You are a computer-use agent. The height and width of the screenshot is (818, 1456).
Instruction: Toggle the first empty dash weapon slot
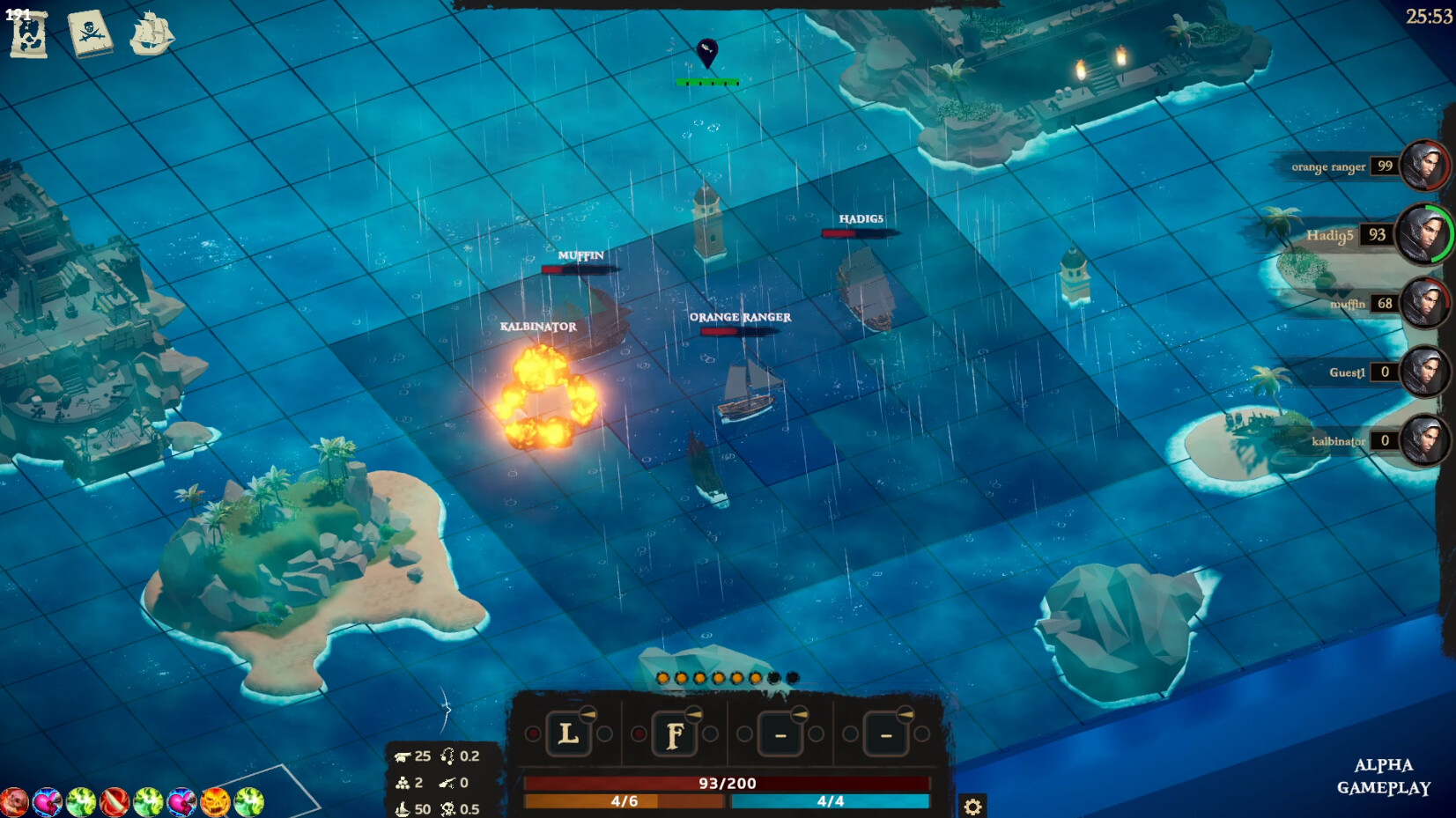point(779,733)
